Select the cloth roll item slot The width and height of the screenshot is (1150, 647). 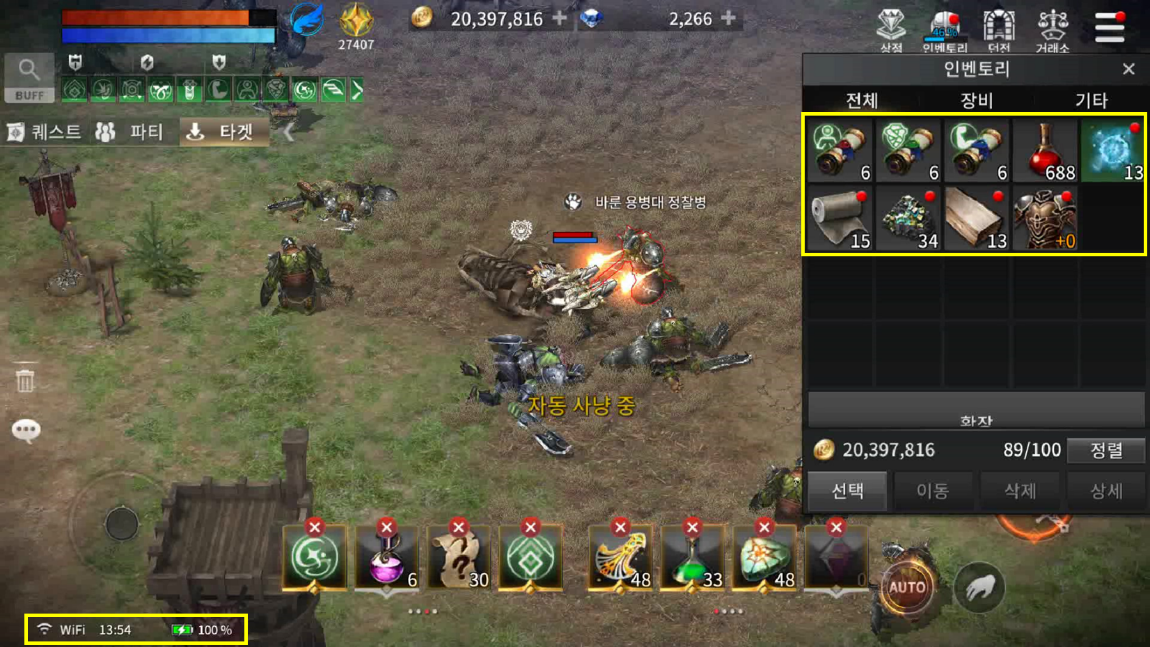pos(840,218)
